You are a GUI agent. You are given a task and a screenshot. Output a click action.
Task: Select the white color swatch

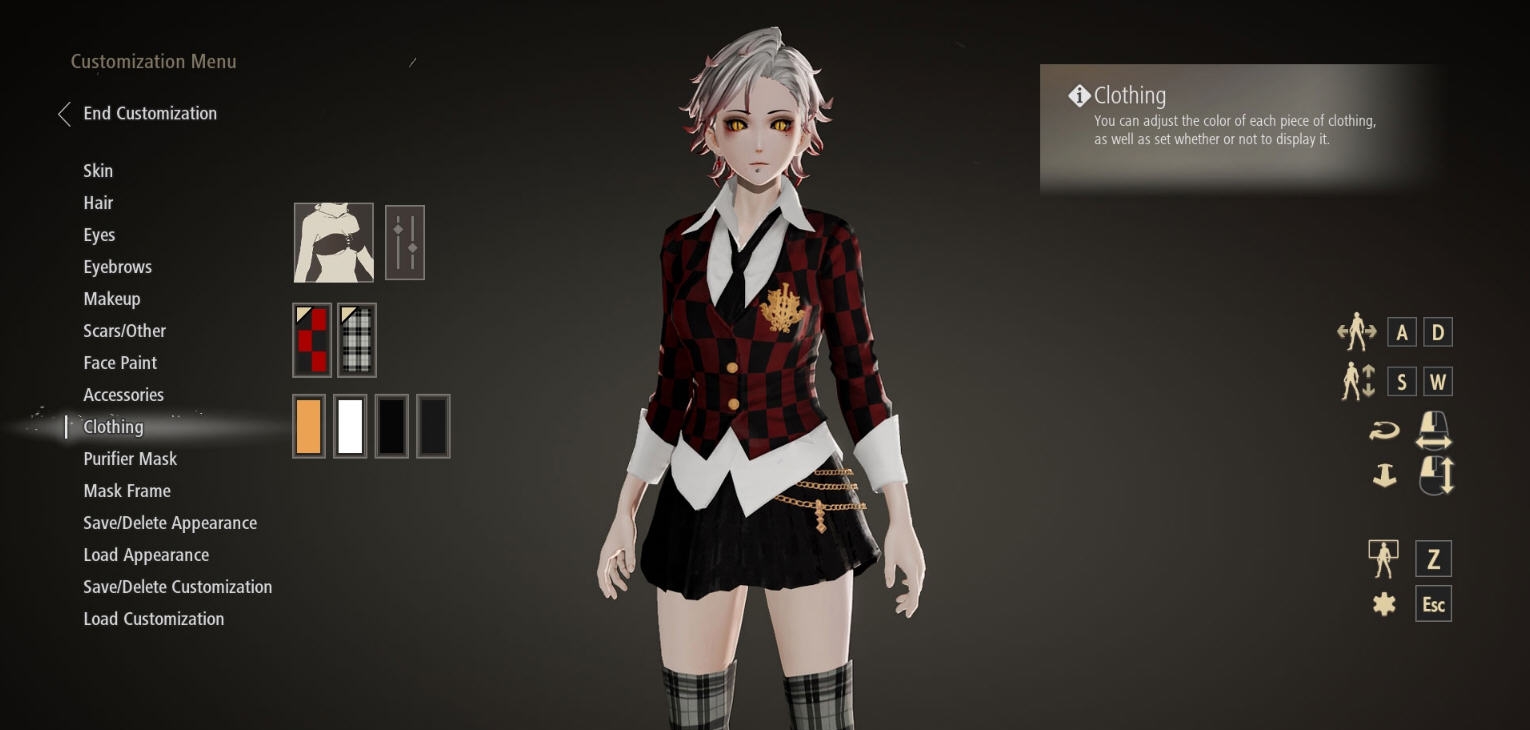350,425
